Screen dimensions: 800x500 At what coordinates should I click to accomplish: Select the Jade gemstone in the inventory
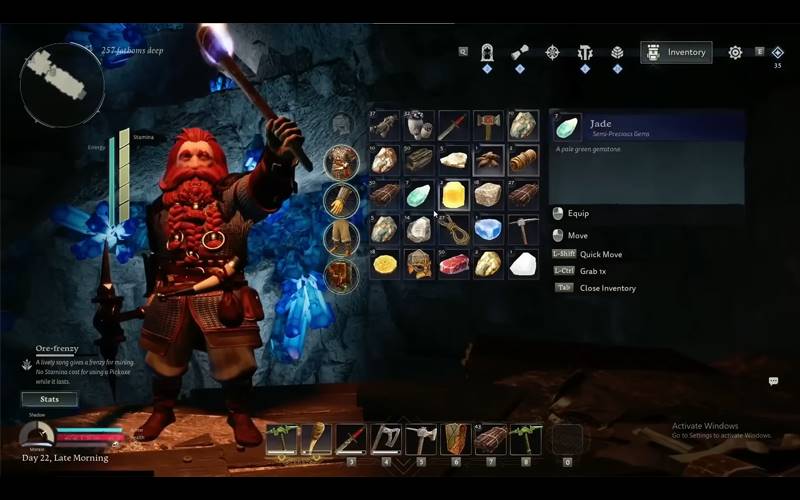[x=419, y=194]
